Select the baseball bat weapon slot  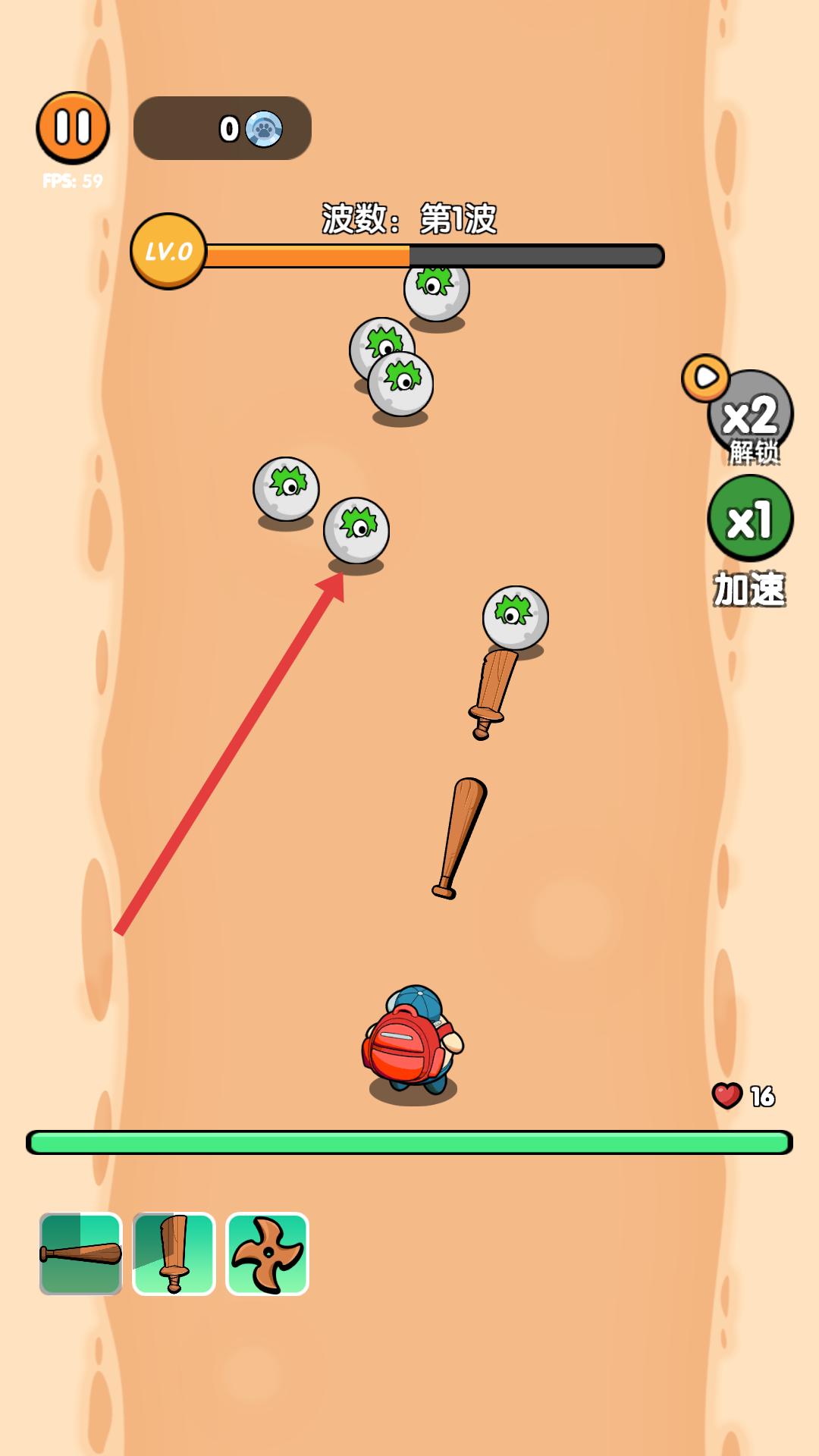point(81,1254)
